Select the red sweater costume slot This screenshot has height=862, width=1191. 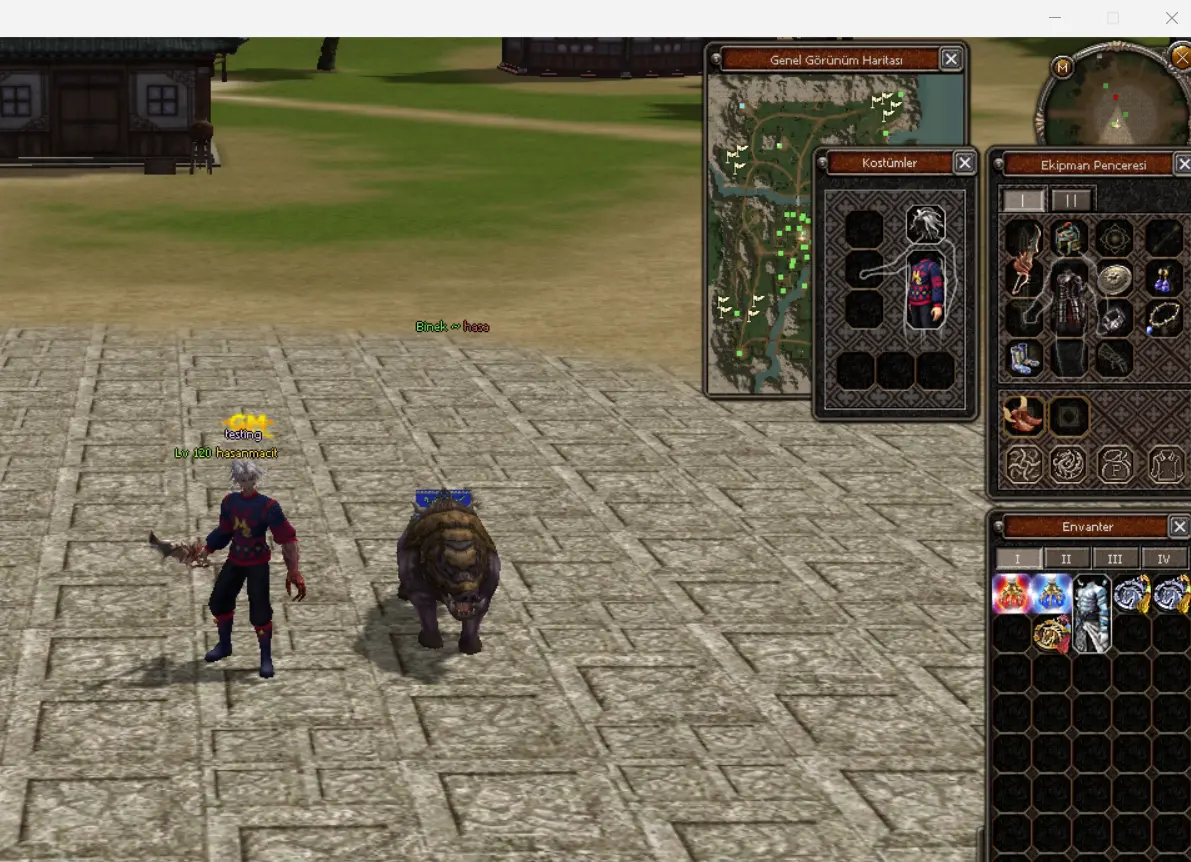tap(925, 290)
